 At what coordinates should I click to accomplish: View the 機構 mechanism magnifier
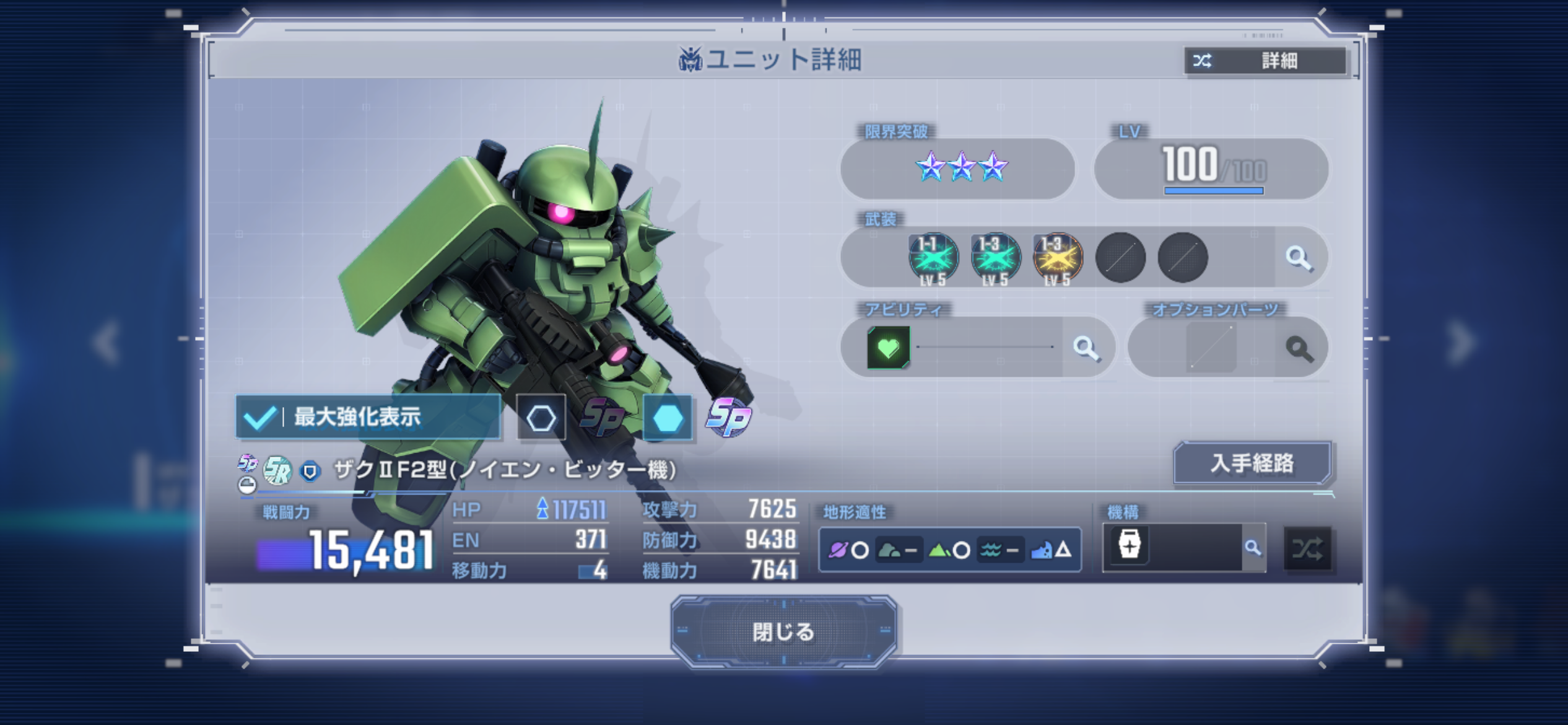coord(1253,548)
